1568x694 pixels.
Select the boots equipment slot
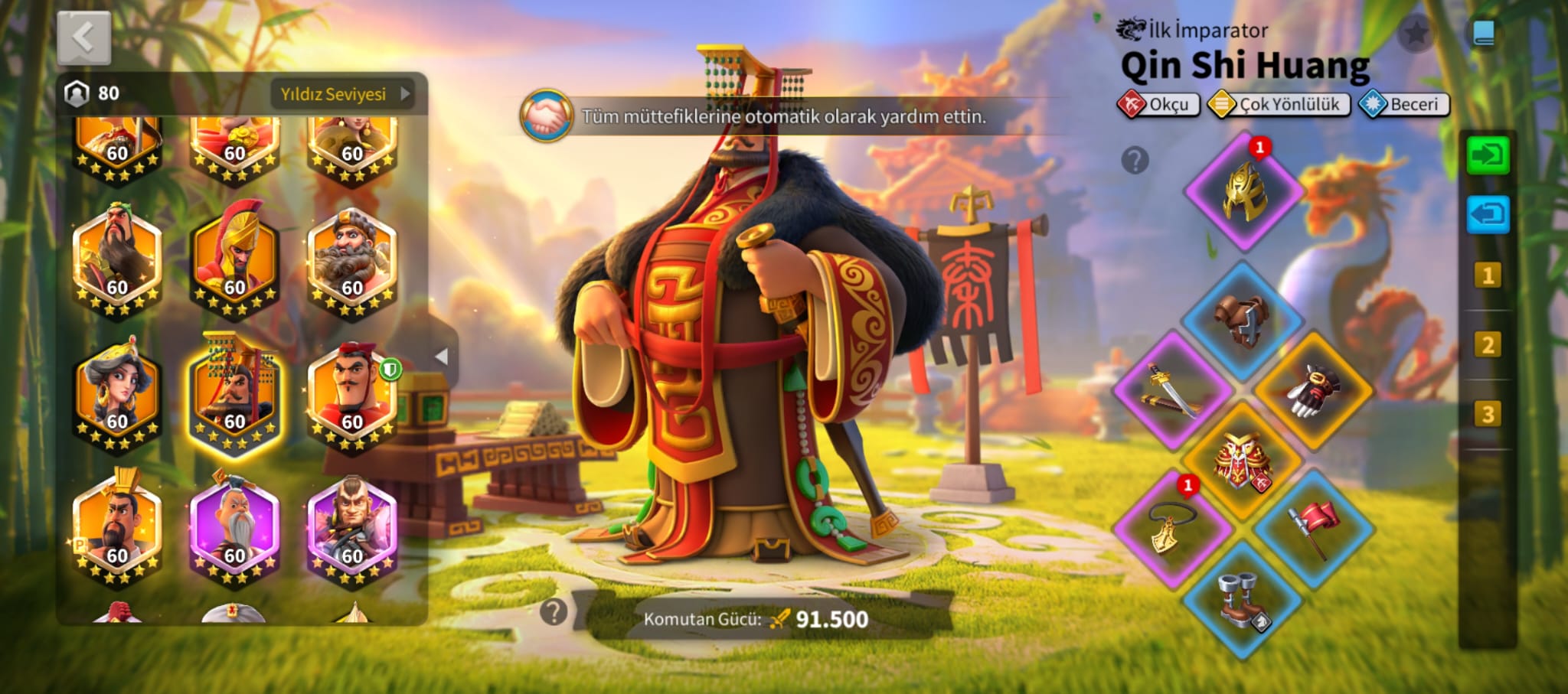pos(1243,599)
